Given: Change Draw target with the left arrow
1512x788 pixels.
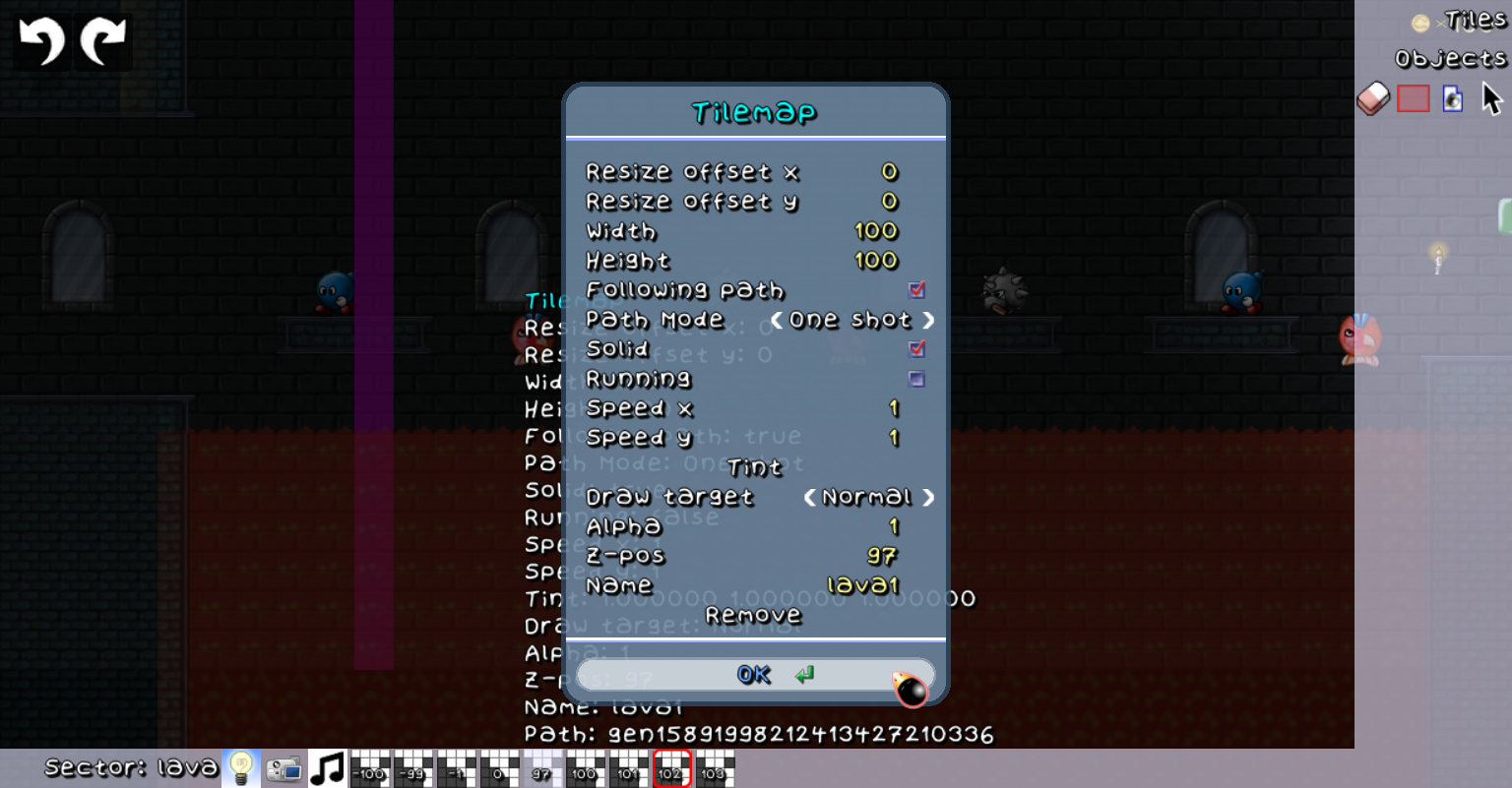Looking at the screenshot, I should 809,498.
